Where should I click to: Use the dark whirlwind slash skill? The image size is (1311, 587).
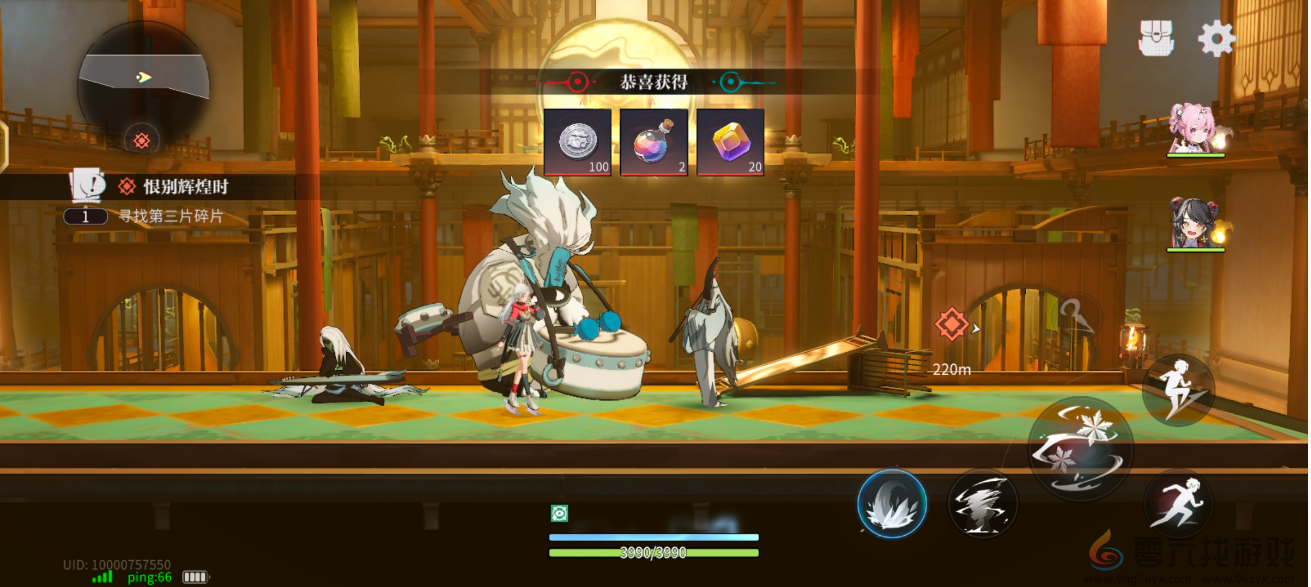(x=982, y=503)
